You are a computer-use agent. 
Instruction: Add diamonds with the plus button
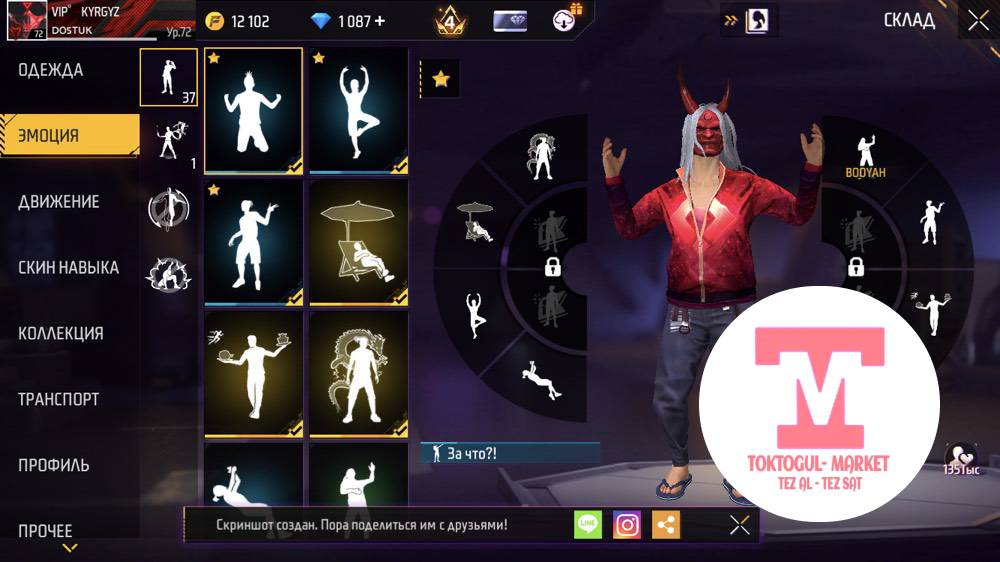point(379,21)
